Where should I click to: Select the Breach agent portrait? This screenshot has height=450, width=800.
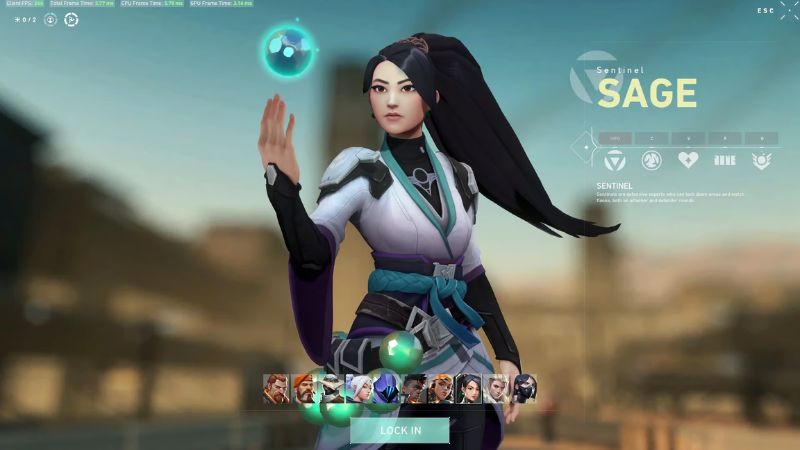[x=277, y=389]
